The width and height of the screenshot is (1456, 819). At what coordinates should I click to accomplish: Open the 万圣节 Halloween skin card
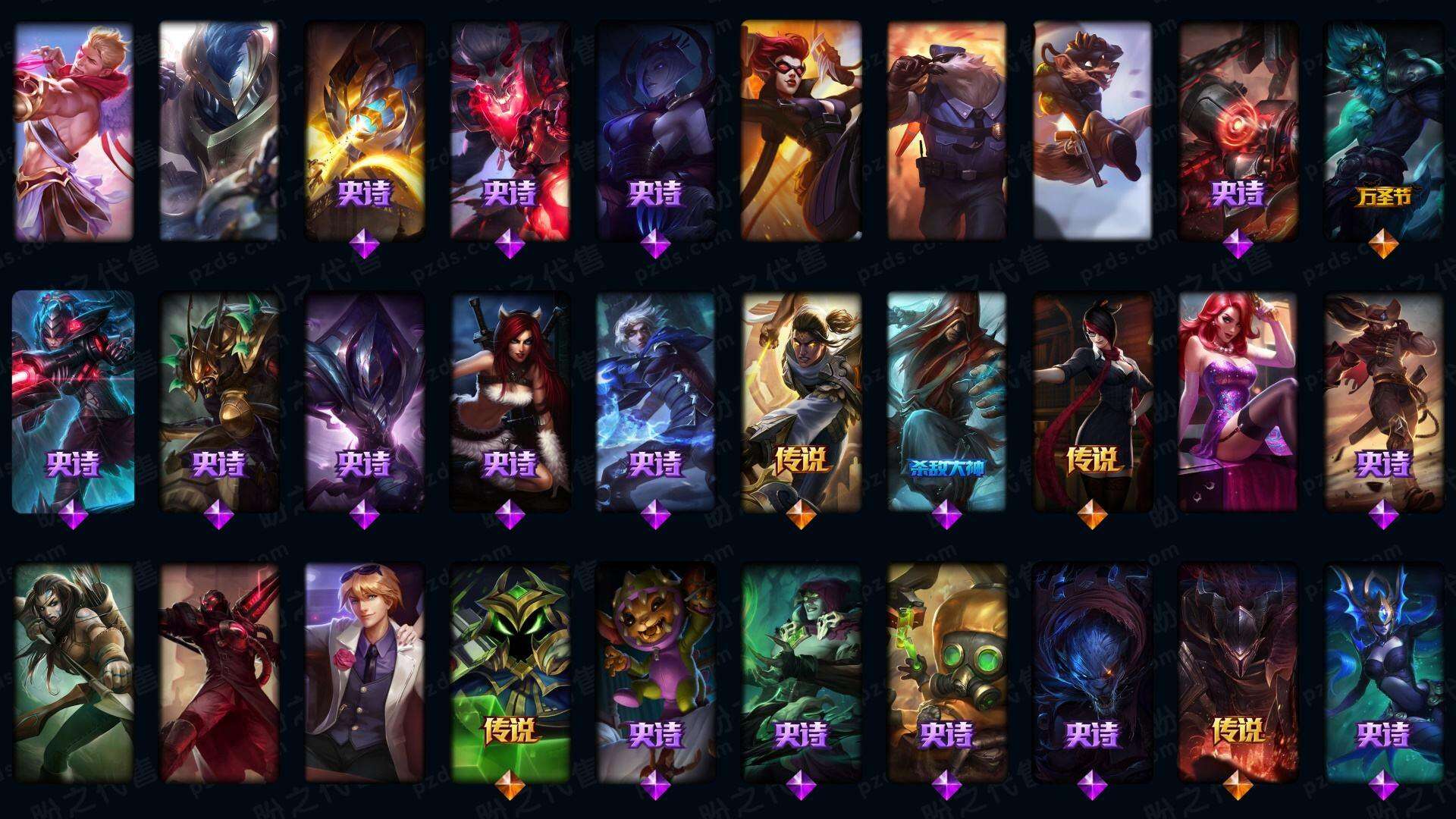(x=1383, y=130)
